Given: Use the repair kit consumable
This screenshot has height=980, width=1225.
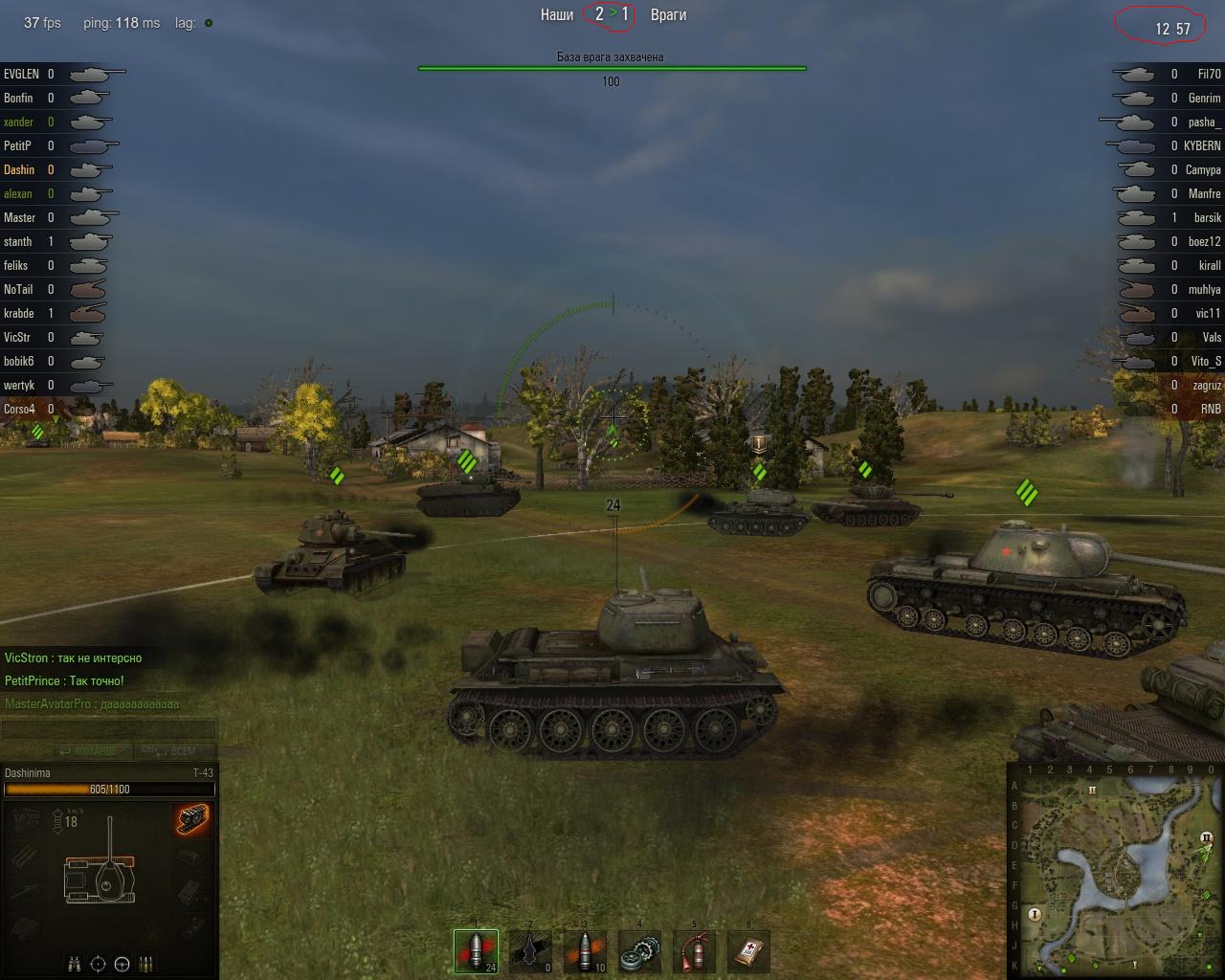Looking at the screenshot, I should [639, 951].
